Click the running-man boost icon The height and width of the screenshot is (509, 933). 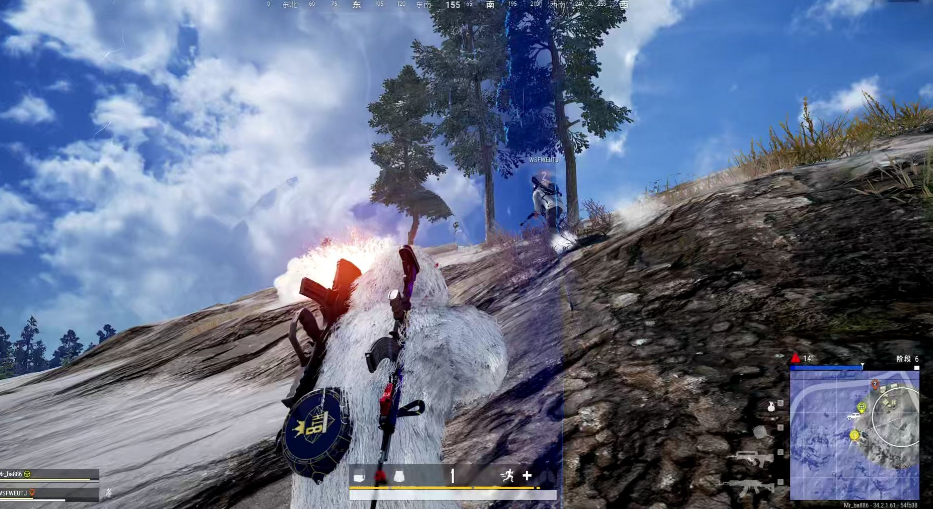[x=507, y=476]
